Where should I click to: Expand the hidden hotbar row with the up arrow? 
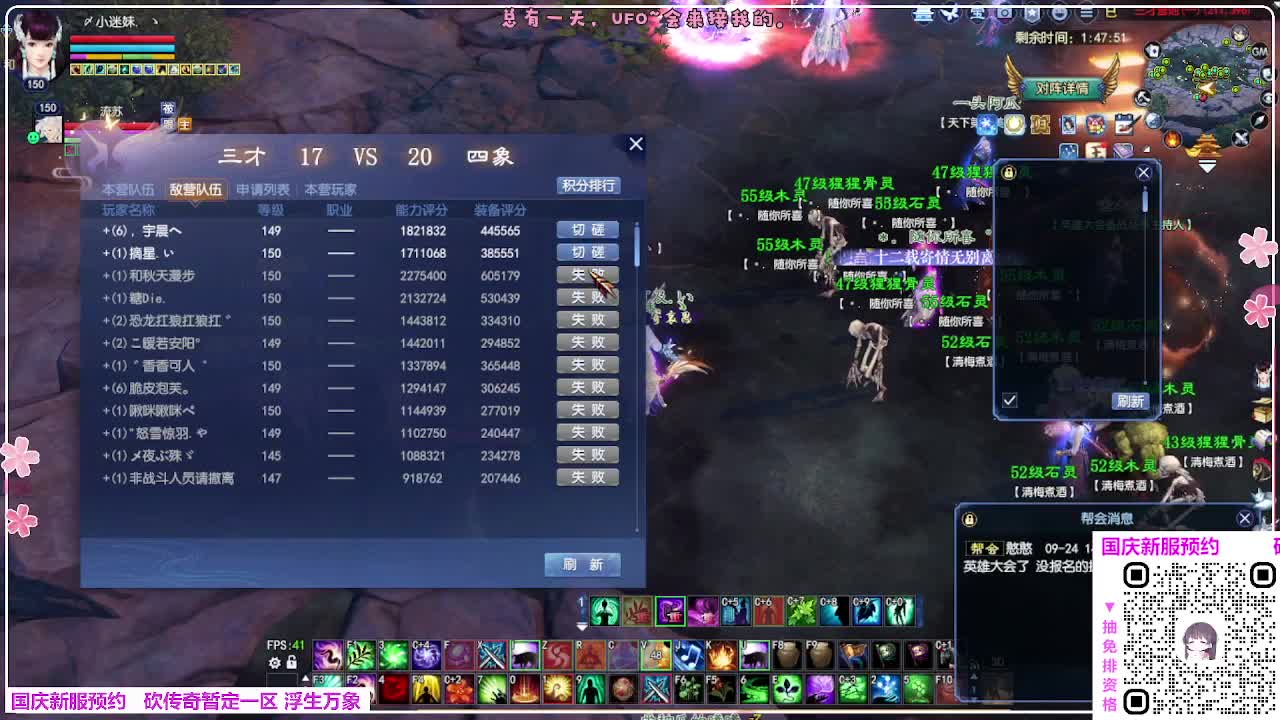(x=305, y=677)
